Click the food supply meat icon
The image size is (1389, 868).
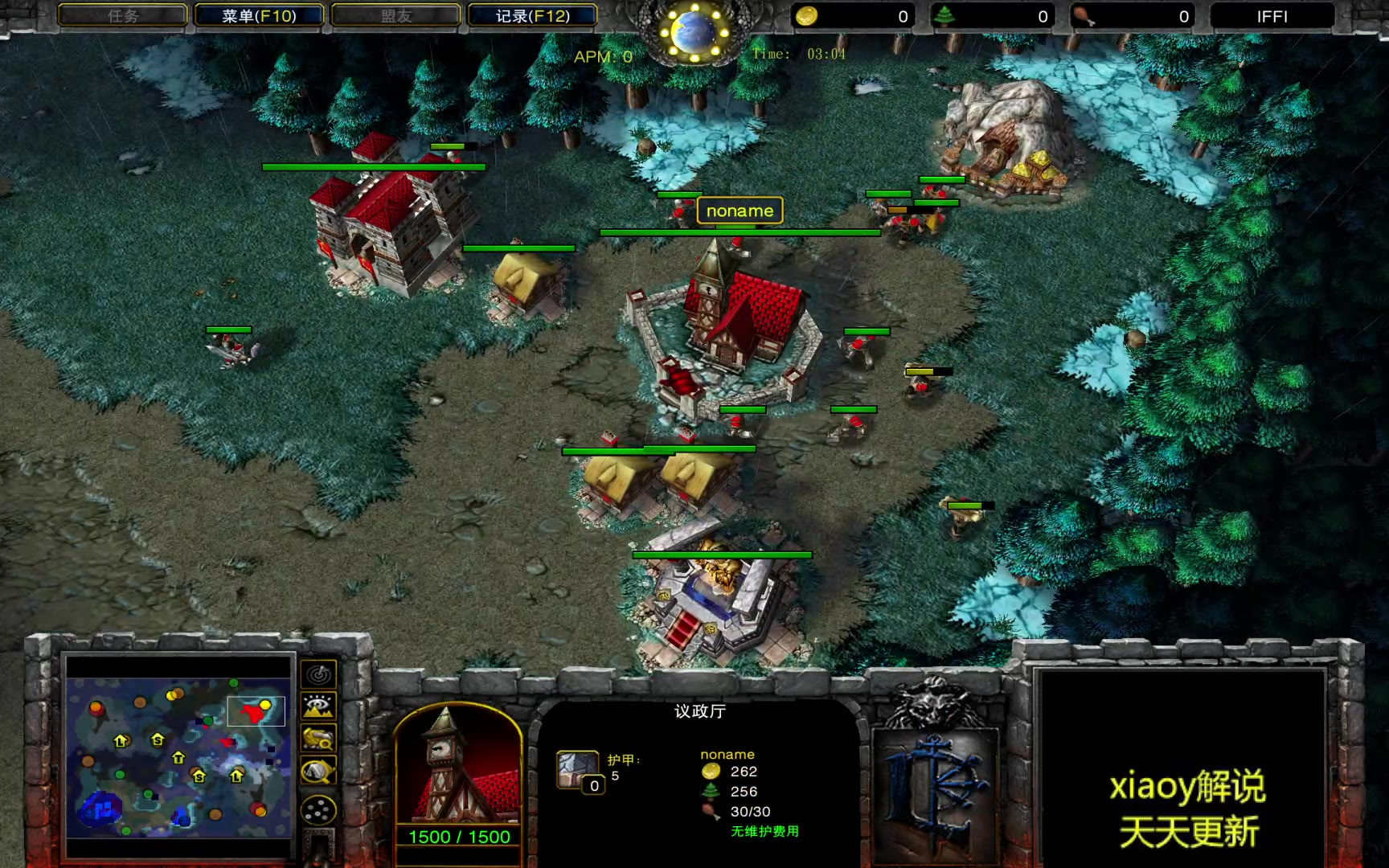(1084, 16)
